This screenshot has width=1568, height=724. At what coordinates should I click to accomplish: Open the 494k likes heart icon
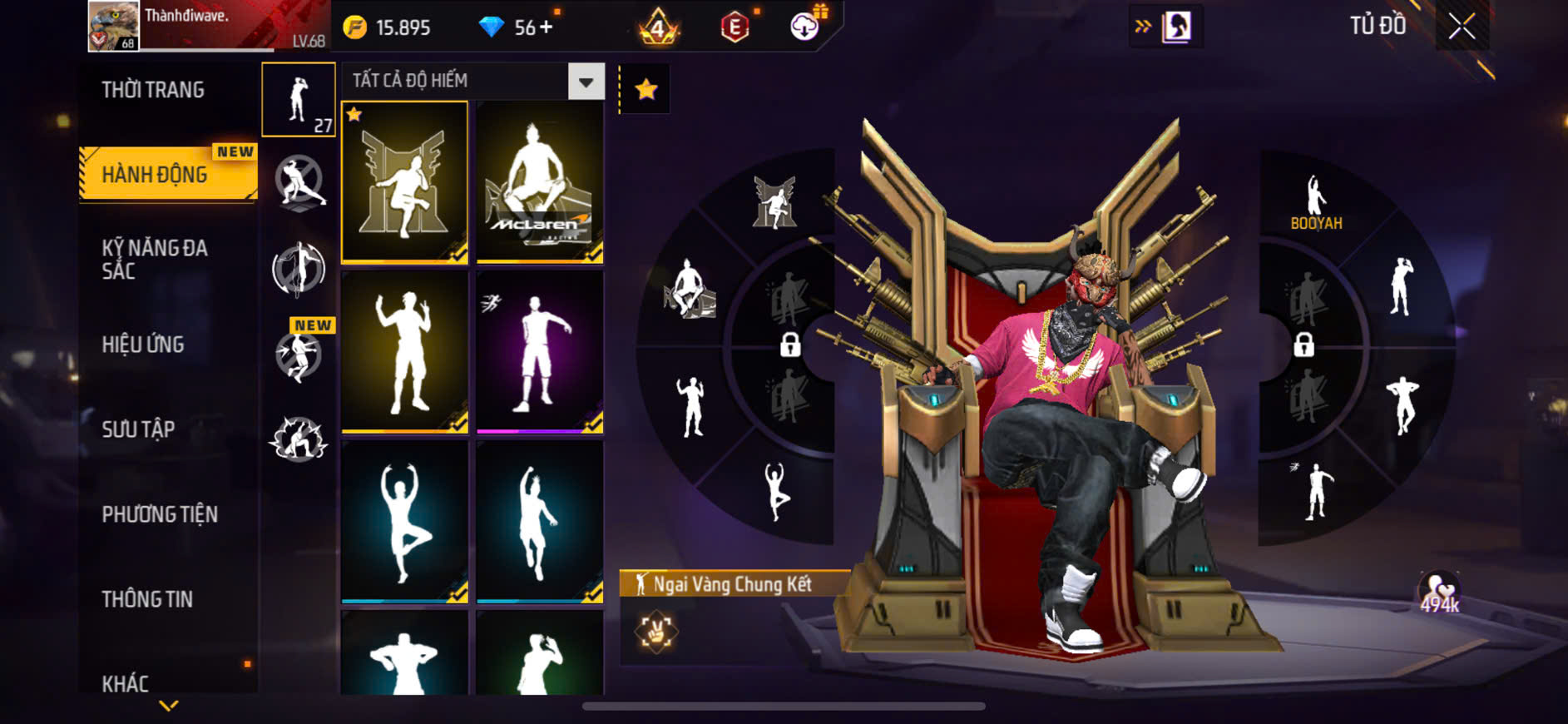pos(1439,593)
